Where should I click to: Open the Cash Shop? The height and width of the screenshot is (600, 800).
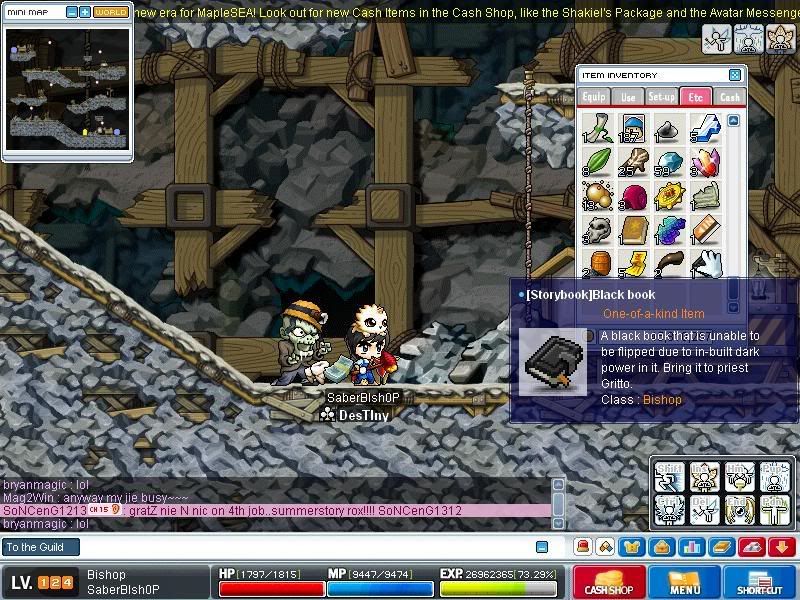click(x=610, y=583)
